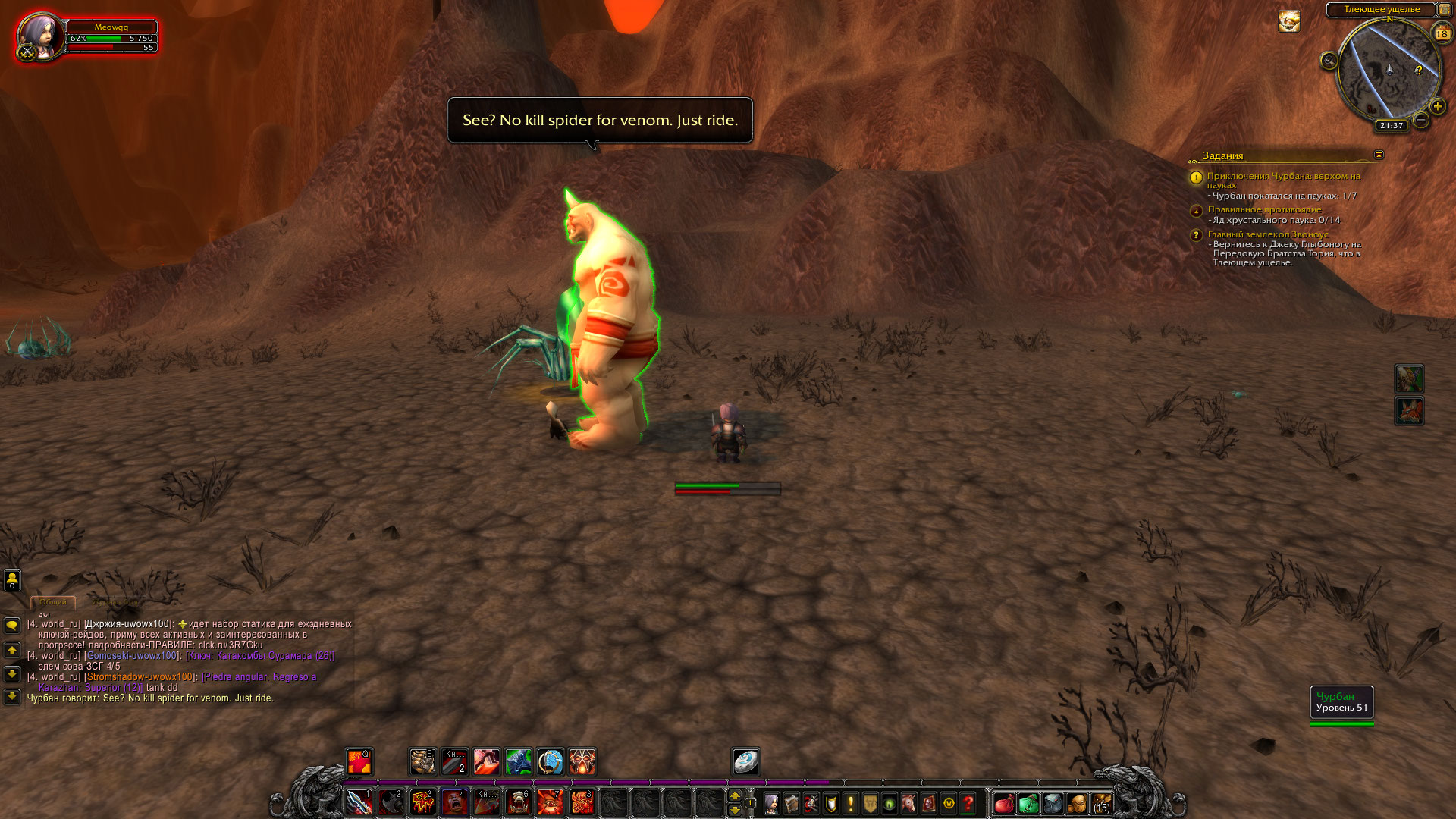Use the sword ability in slot 1

click(359, 802)
